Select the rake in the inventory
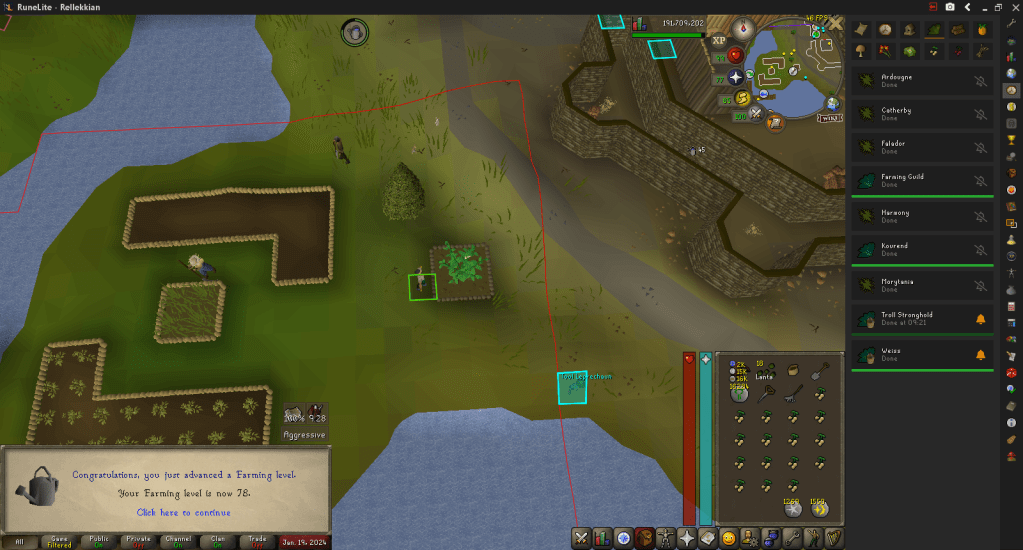Viewport: 1023px width, 550px height. 792,394
